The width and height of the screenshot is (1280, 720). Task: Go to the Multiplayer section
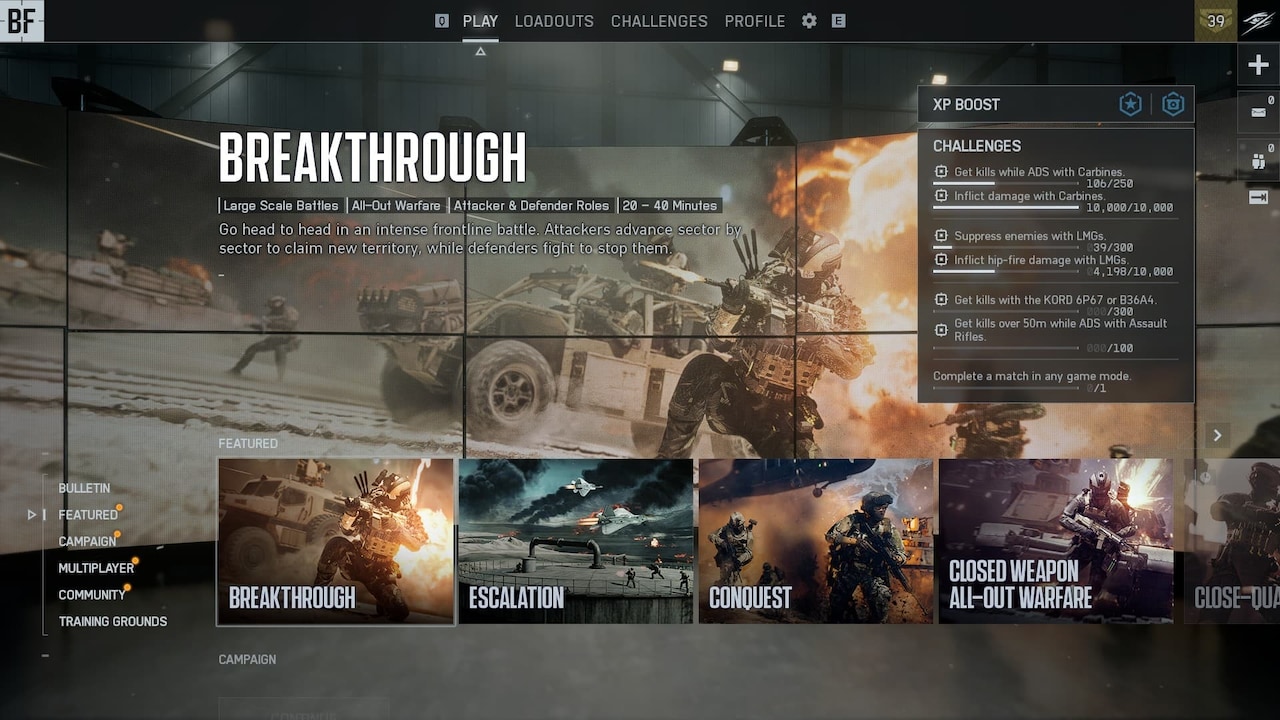[x=96, y=568]
